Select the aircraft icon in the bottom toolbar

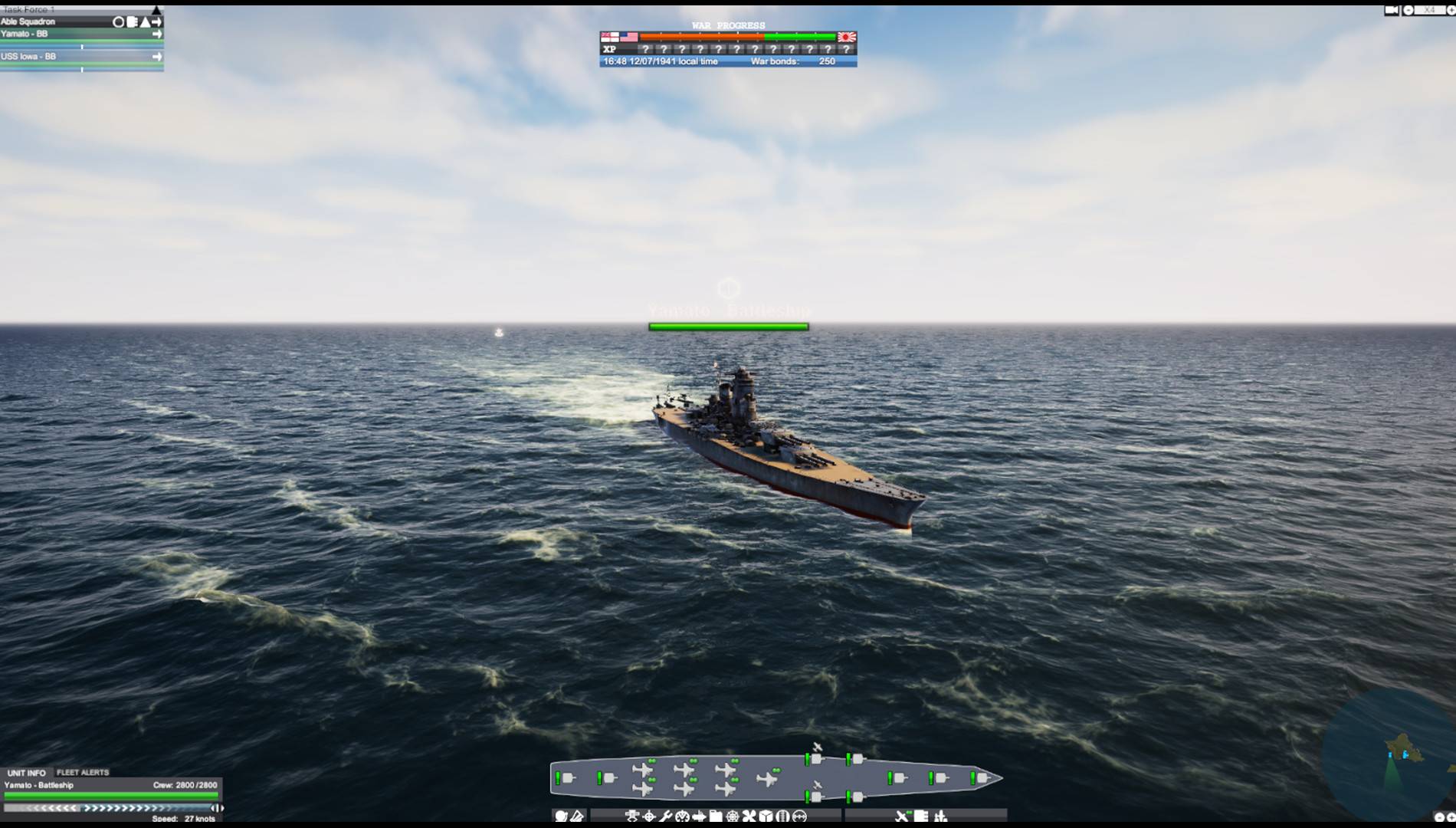(901, 816)
